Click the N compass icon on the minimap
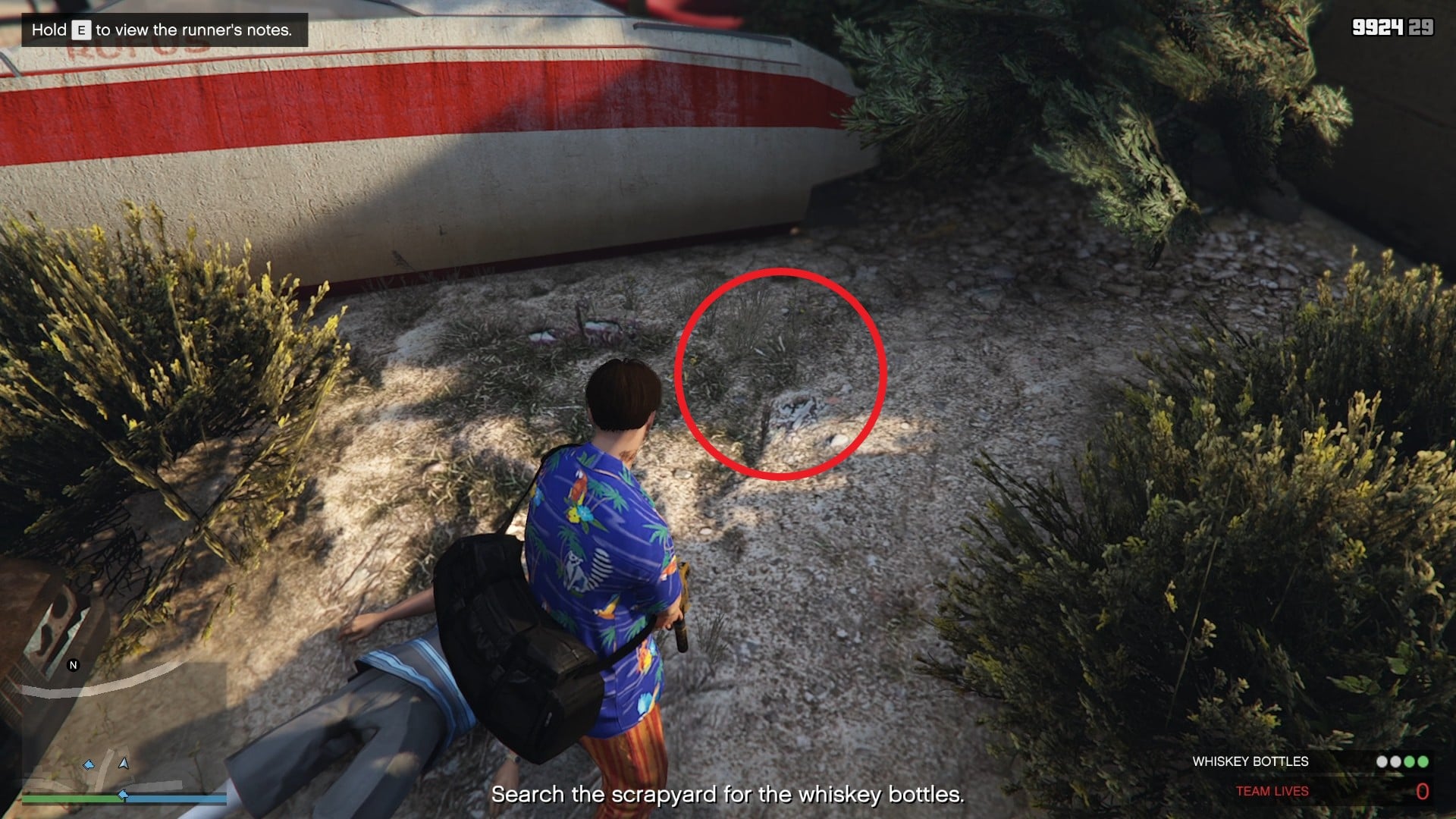The width and height of the screenshot is (1456, 819). (x=73, y=665)
